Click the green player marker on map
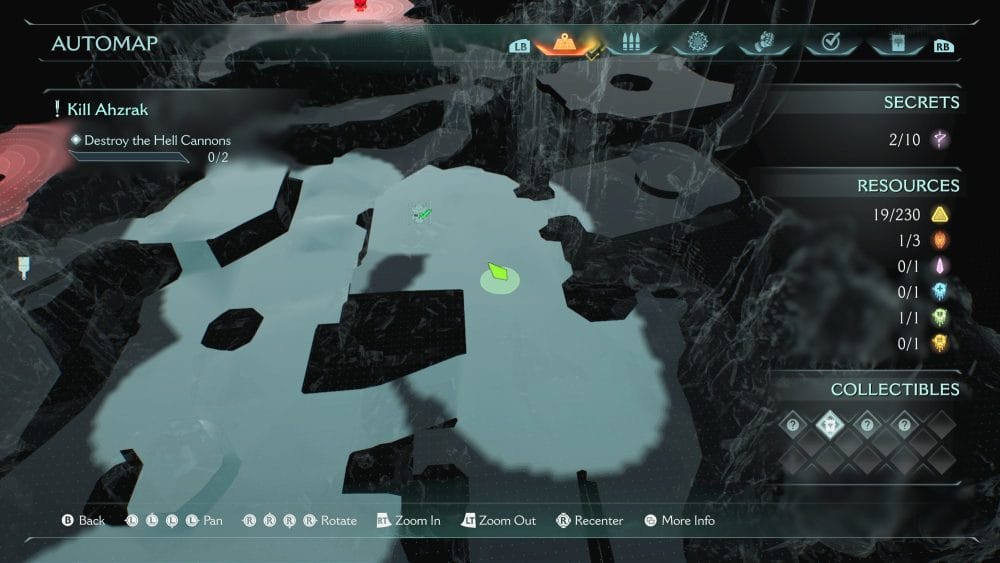The height and width of the screenshot is (563, 1000). tap(500, 273)
